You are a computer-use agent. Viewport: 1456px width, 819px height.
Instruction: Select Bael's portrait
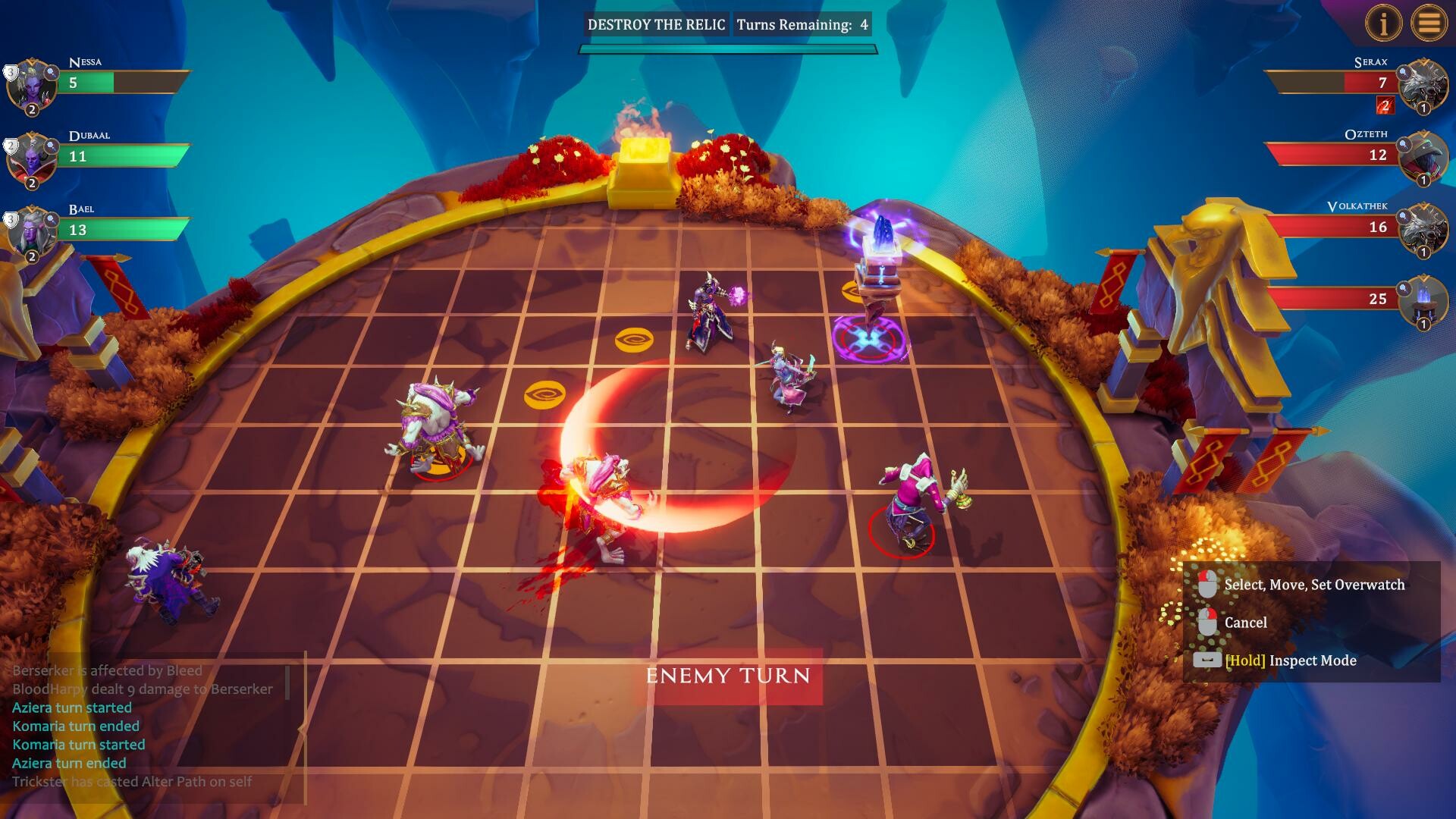[x=32, y=231]
